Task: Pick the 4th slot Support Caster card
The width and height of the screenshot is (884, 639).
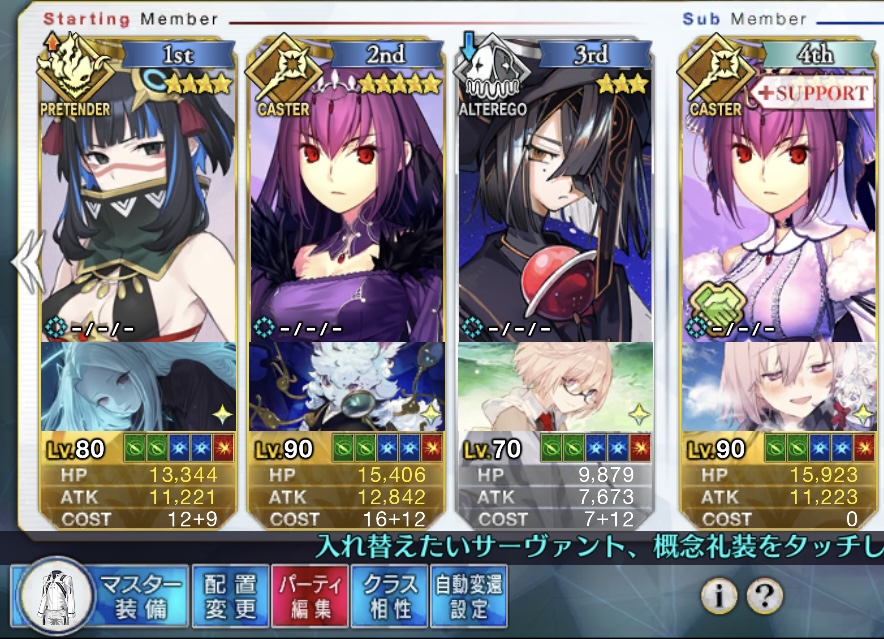Action: pos(780,200)
